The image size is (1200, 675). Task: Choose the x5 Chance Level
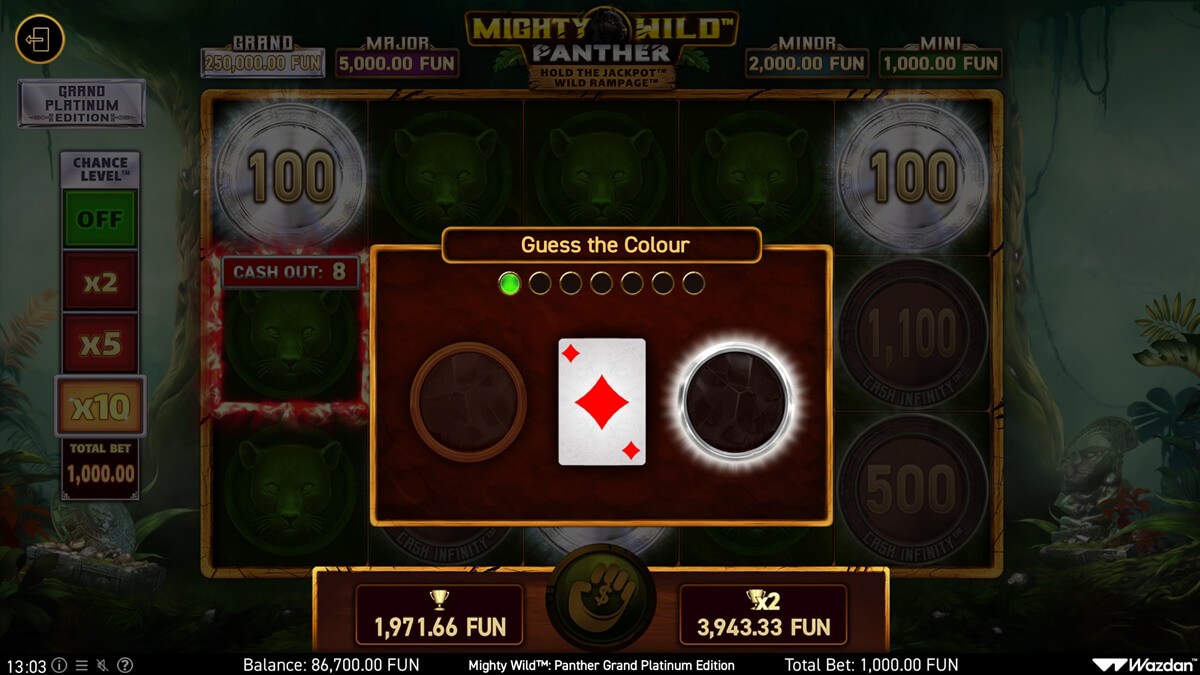click(100, 344)
